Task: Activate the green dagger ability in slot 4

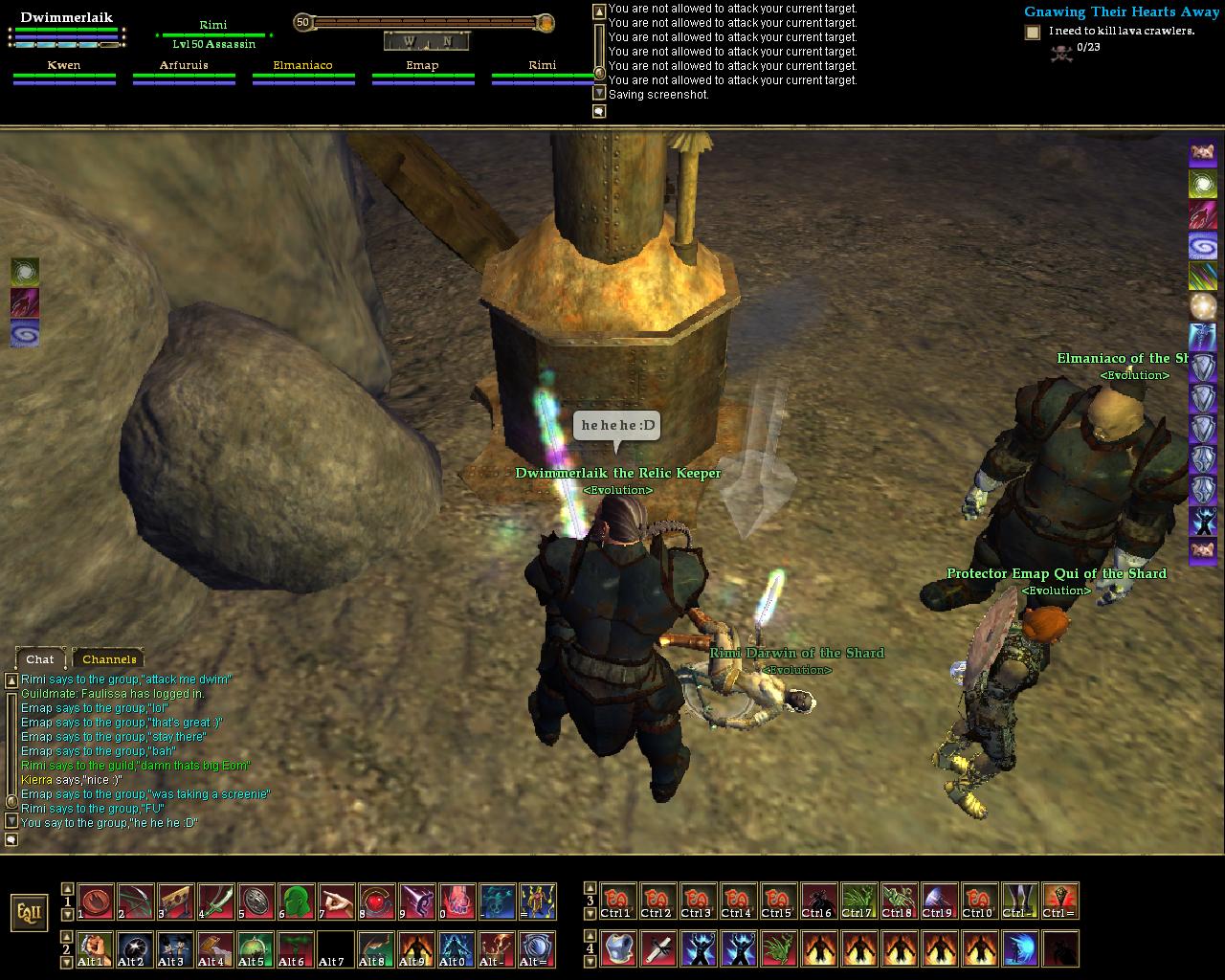Action: point(215,902)
